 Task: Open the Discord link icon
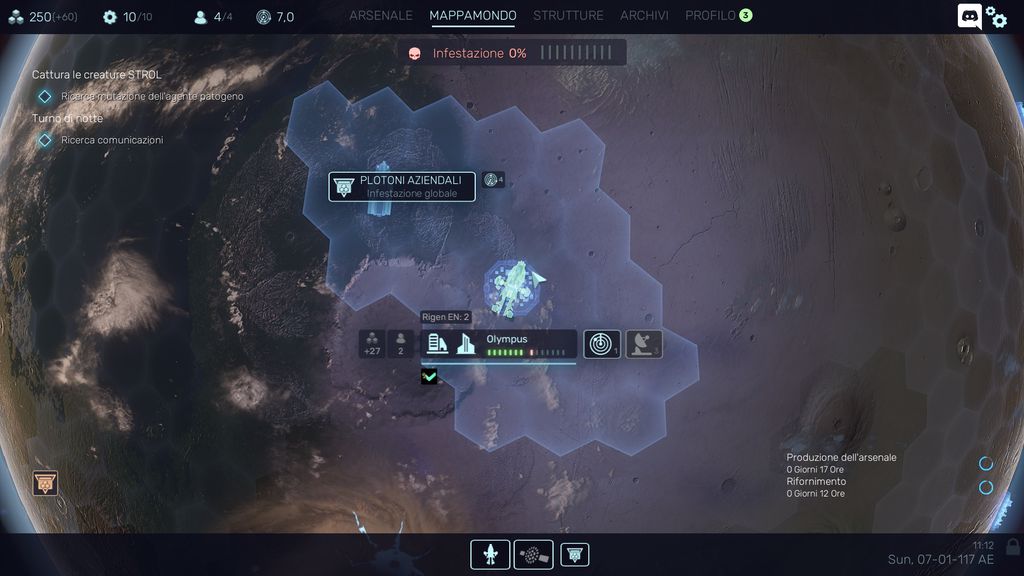click(969, 16)
